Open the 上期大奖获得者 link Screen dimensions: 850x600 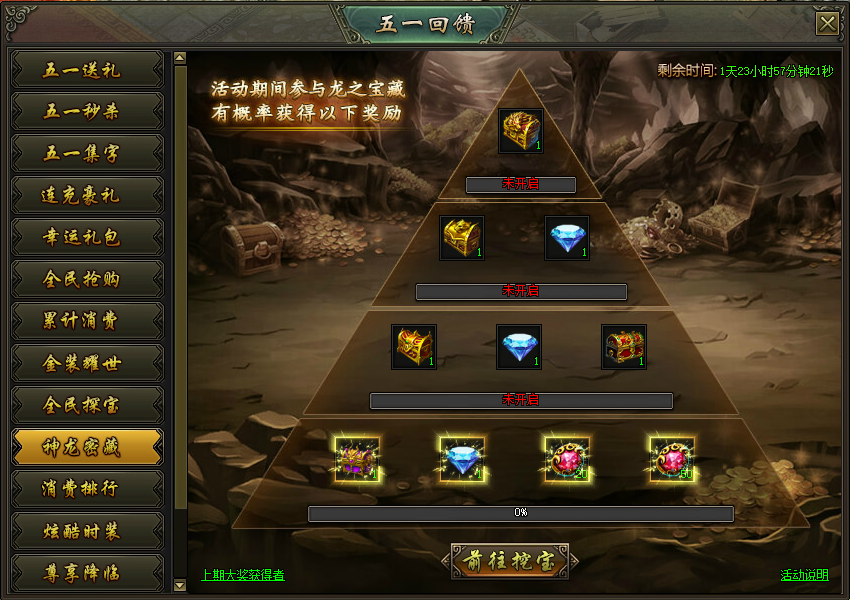(x=243, y=575)
